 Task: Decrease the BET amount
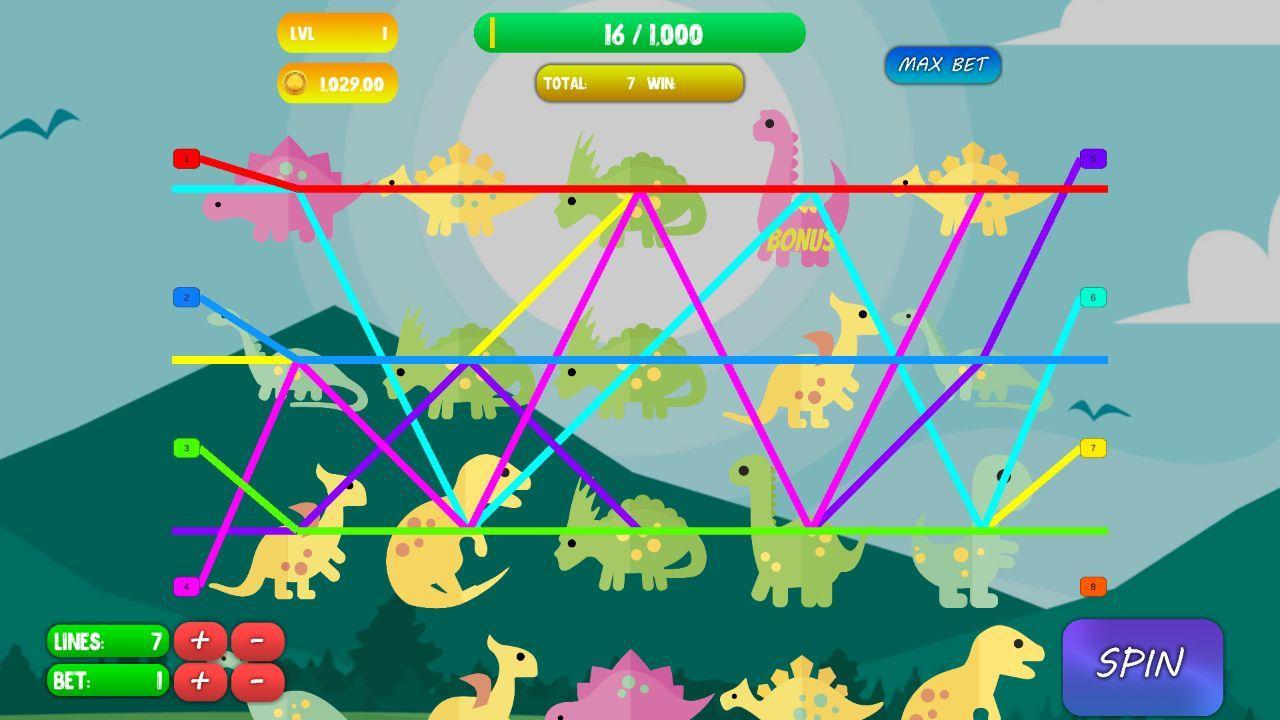(x=258, y=681)
